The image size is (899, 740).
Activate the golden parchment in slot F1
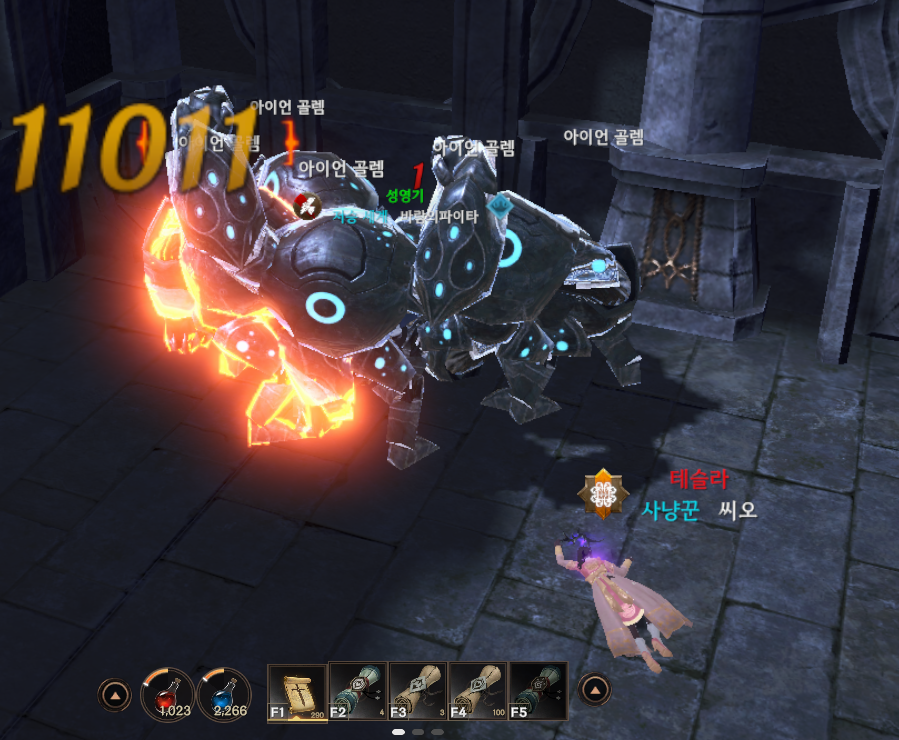coord(297,692)
